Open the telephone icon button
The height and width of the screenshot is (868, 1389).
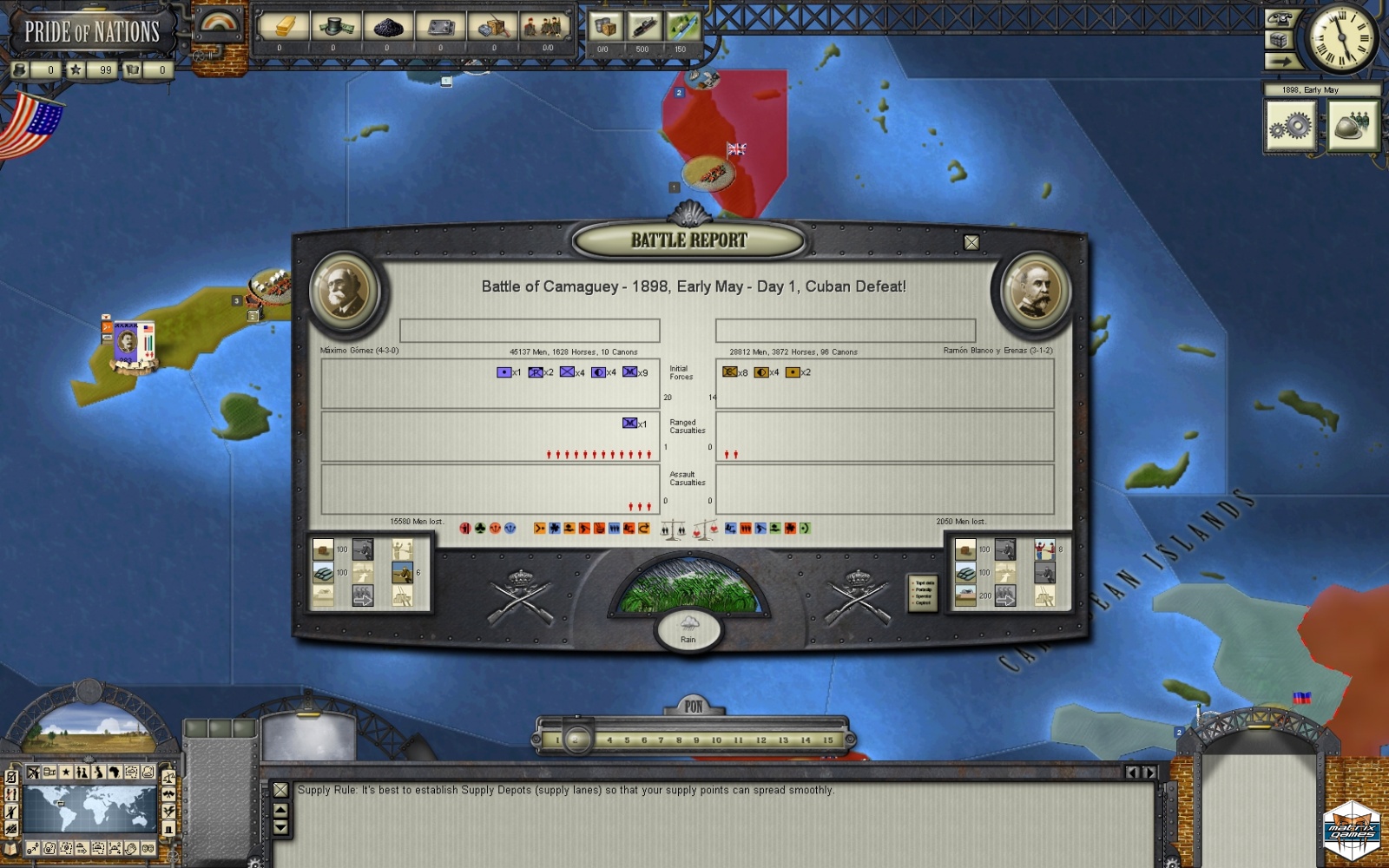(x=1281, y=17)
